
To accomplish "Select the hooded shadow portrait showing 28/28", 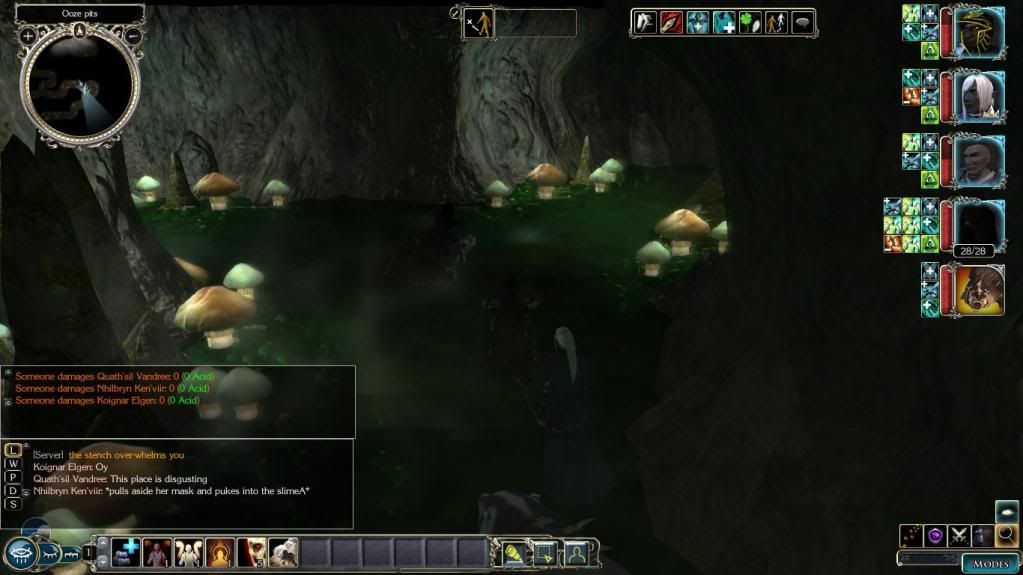I will pos(978,225).
